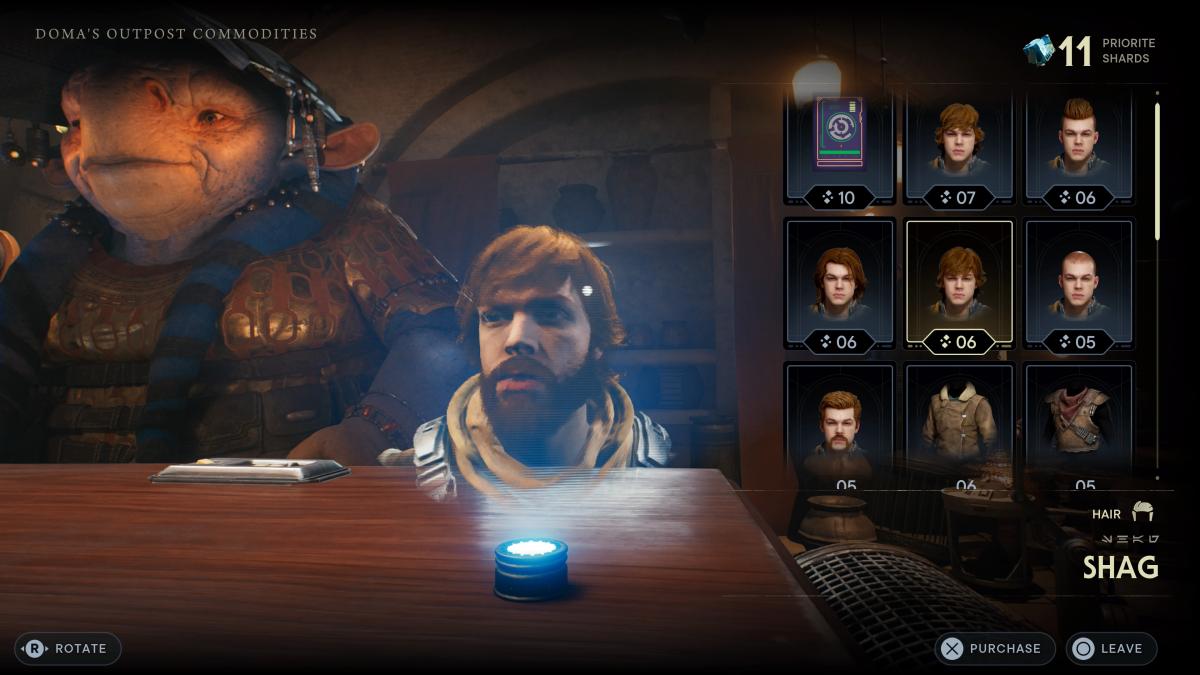The height and width of the screenshot is (675, 1200).
Task: Select the long centre-parted hairstyle tile
Action: [840, 285]
